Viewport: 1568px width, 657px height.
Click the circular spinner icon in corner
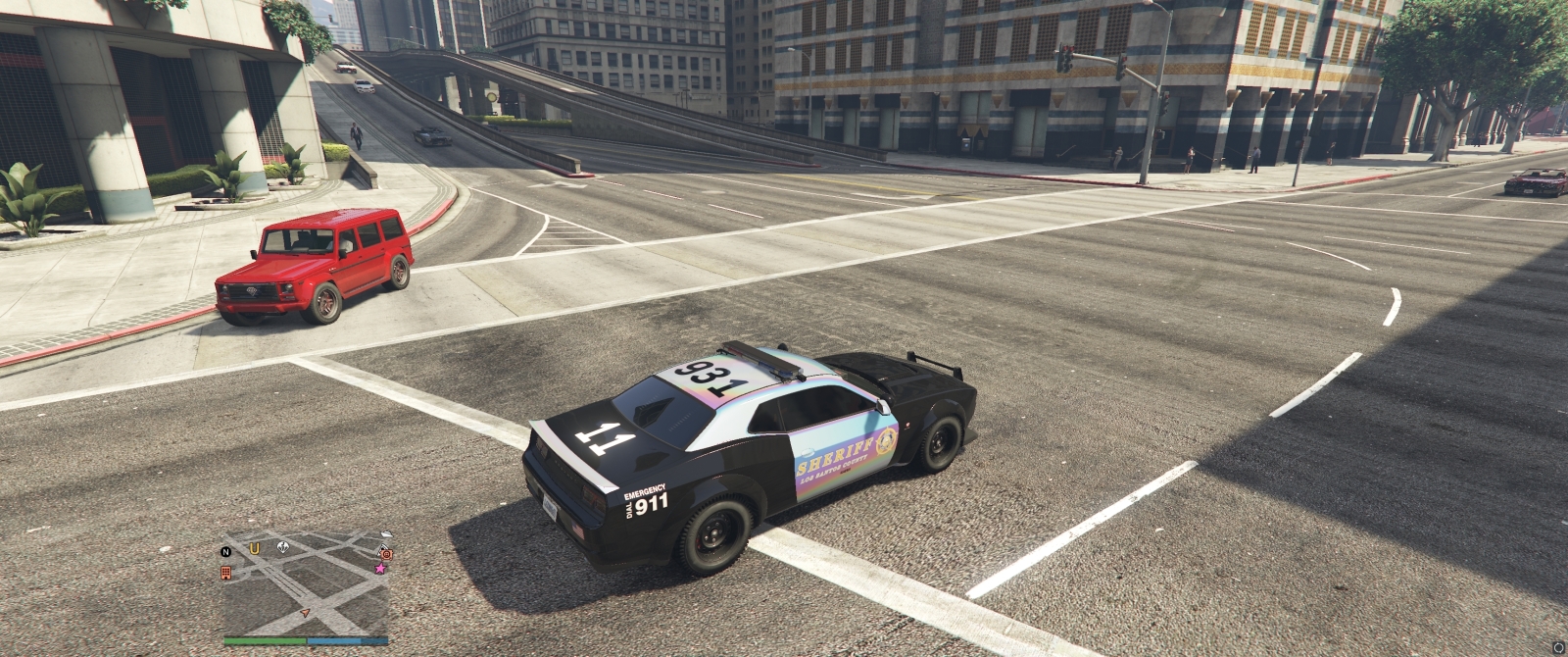(1558, 647)
